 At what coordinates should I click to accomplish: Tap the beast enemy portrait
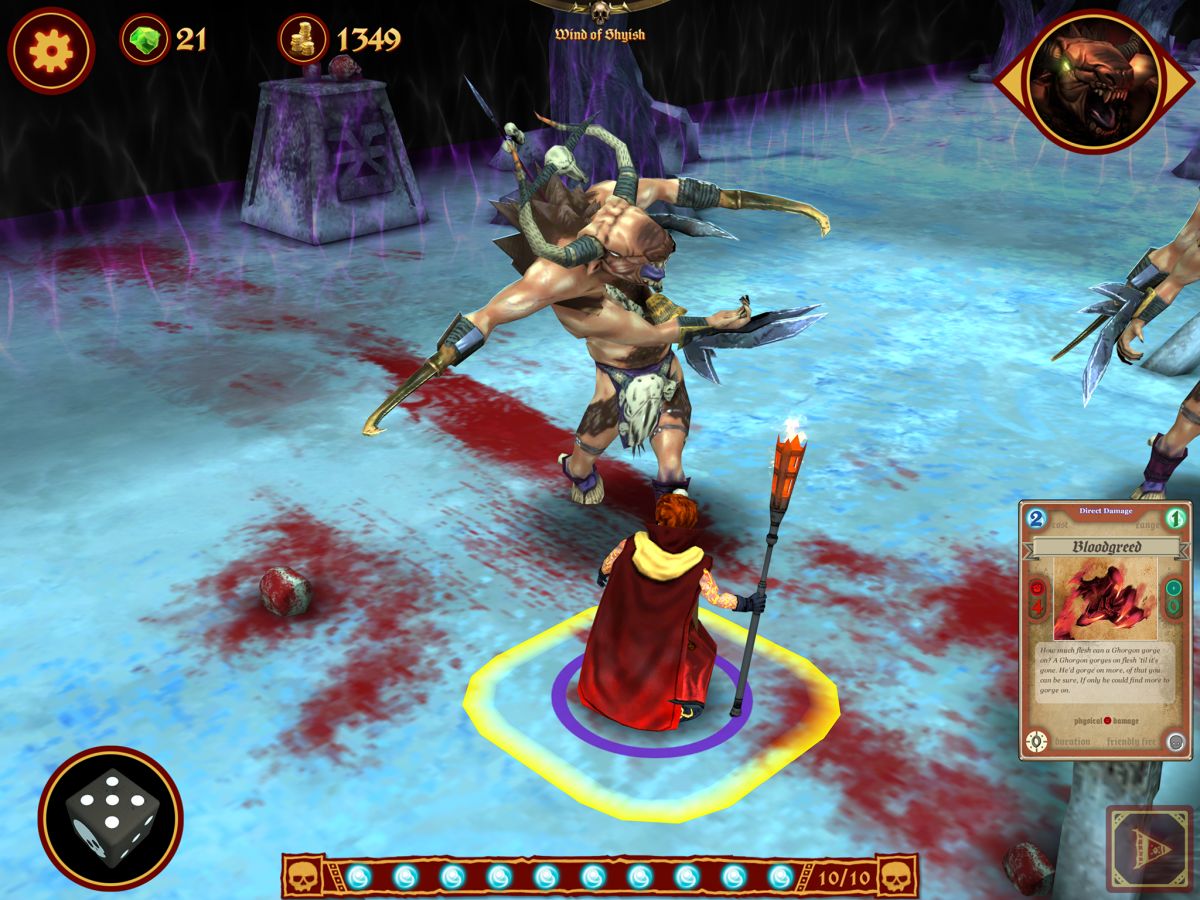point(1095,82)
